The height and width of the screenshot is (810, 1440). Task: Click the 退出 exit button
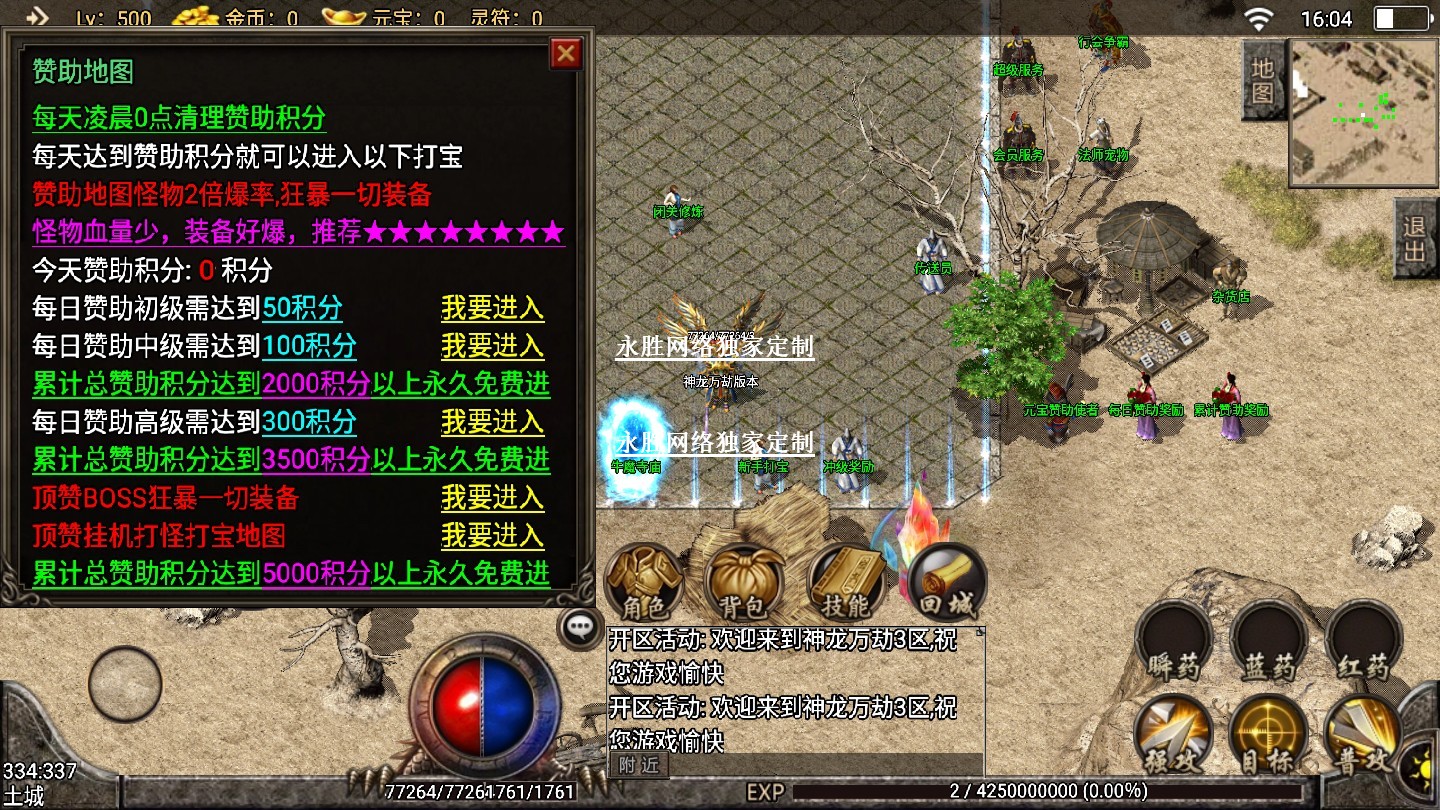(x=1415, y=238)
